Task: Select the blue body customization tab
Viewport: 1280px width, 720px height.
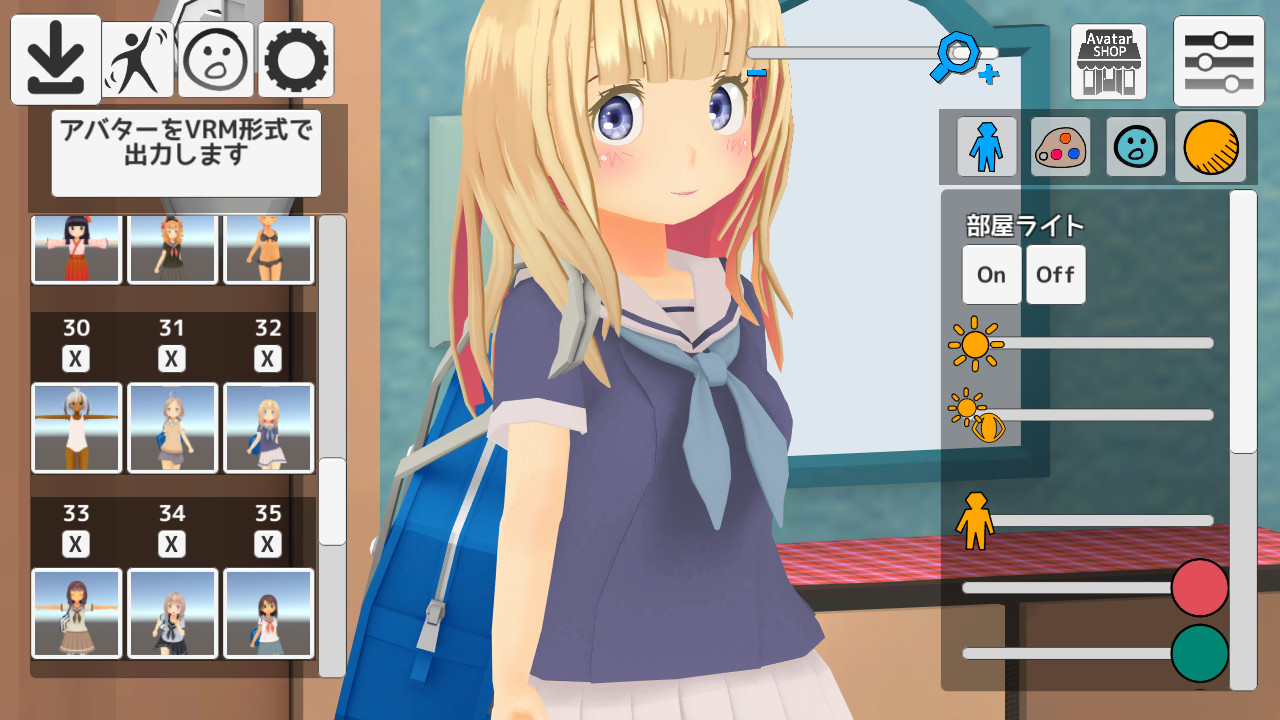Action: pos(986,146)
